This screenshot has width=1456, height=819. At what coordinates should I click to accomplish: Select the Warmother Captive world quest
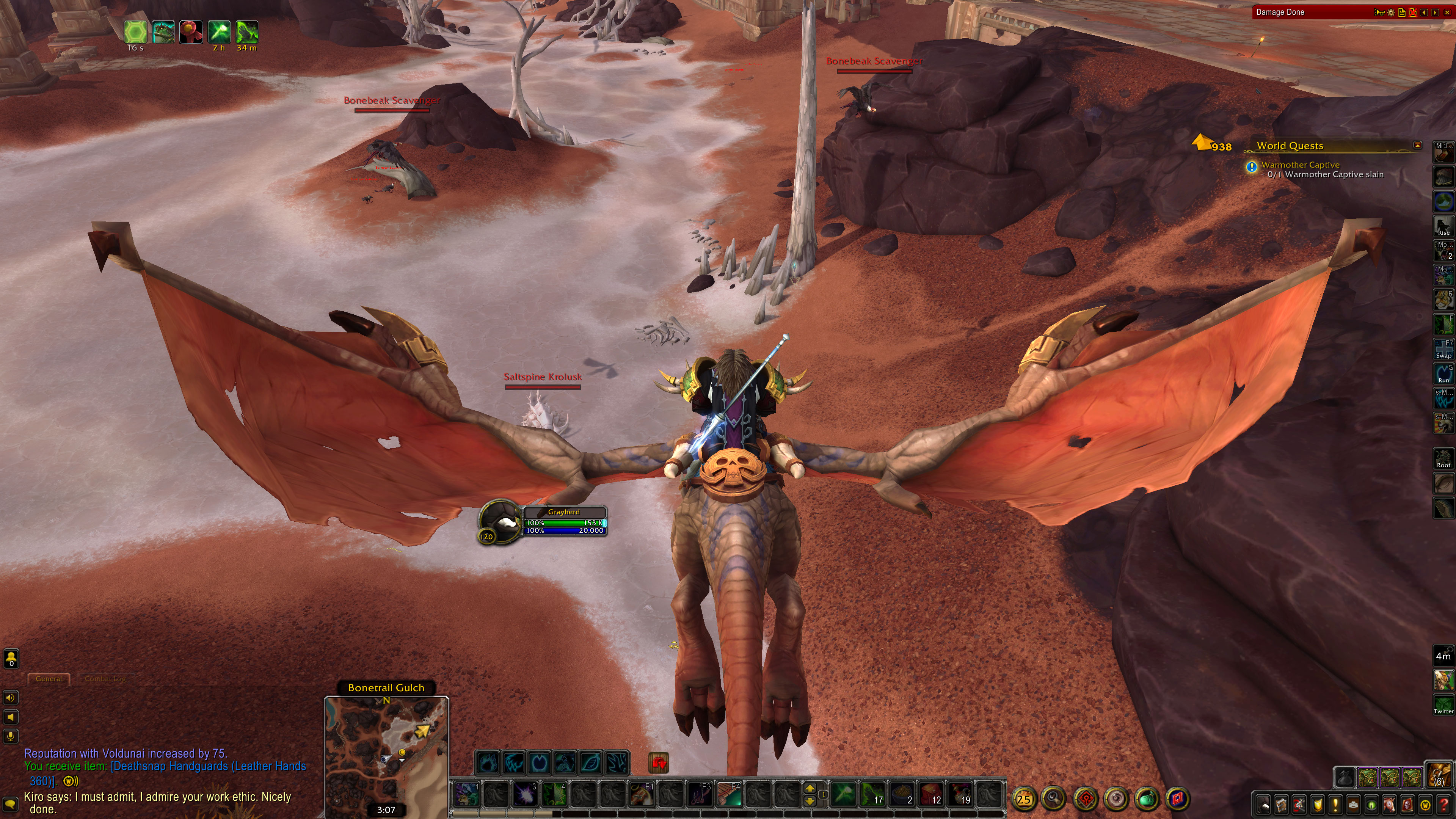point(1300,165)
